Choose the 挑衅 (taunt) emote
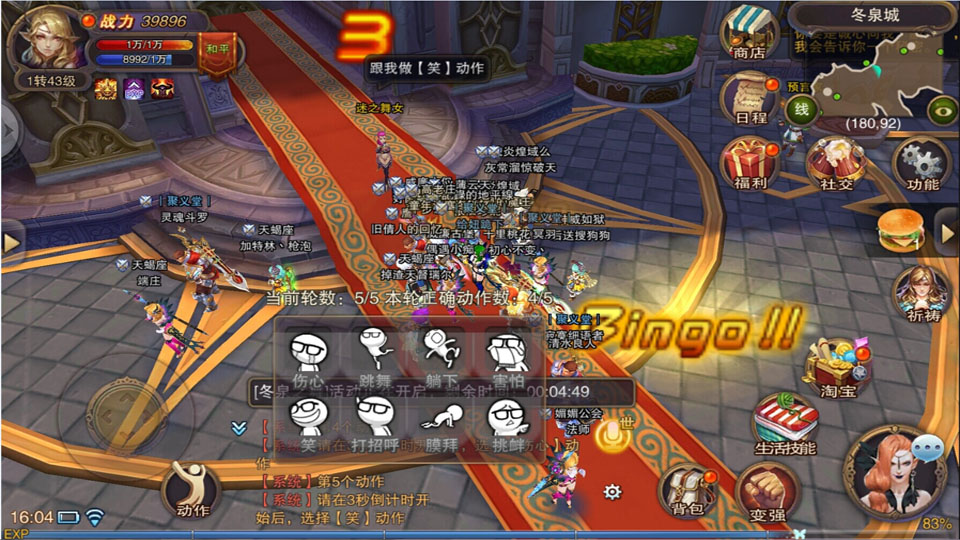The width and height of the screenshot is (960, 540). [507, 420]
